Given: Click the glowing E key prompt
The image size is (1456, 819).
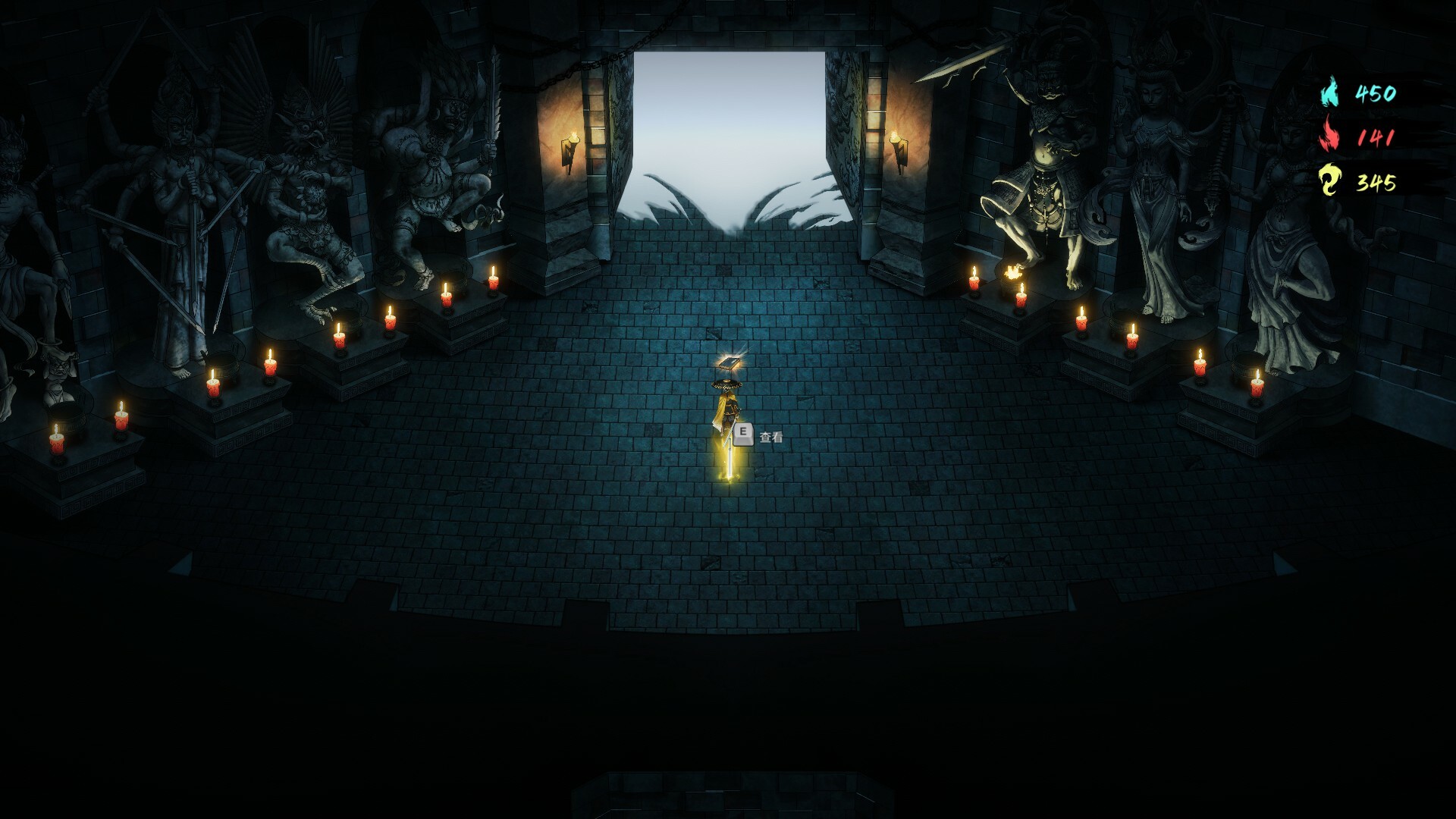Looking at the screenshot, I should (744, 434).
